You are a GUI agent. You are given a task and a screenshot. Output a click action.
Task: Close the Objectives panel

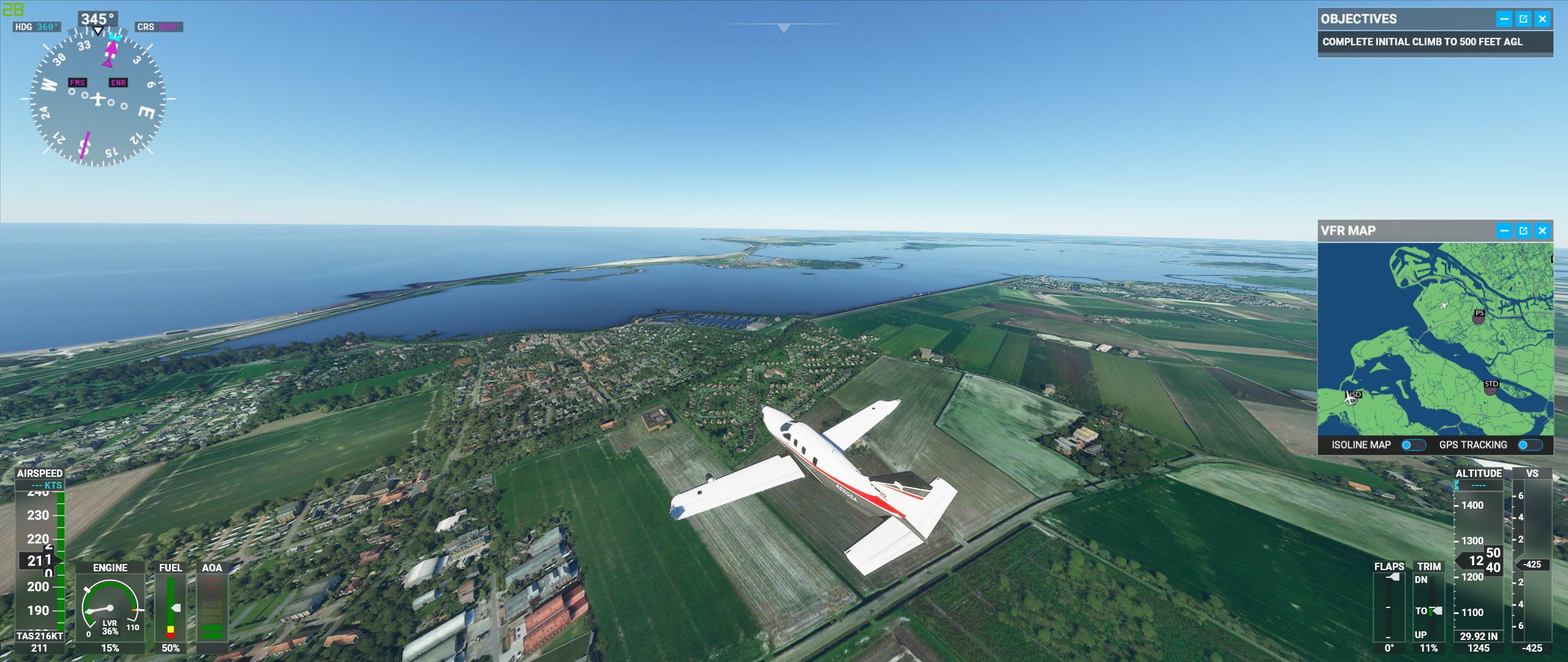tap(1542, 19)
